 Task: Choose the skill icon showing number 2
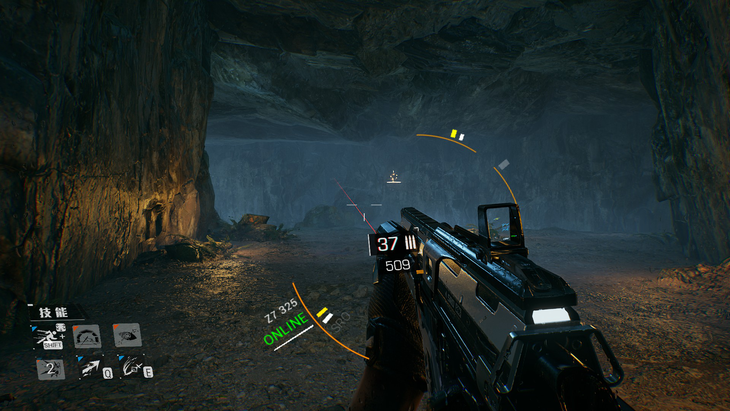pyautogui.click(x=50, y=369)
